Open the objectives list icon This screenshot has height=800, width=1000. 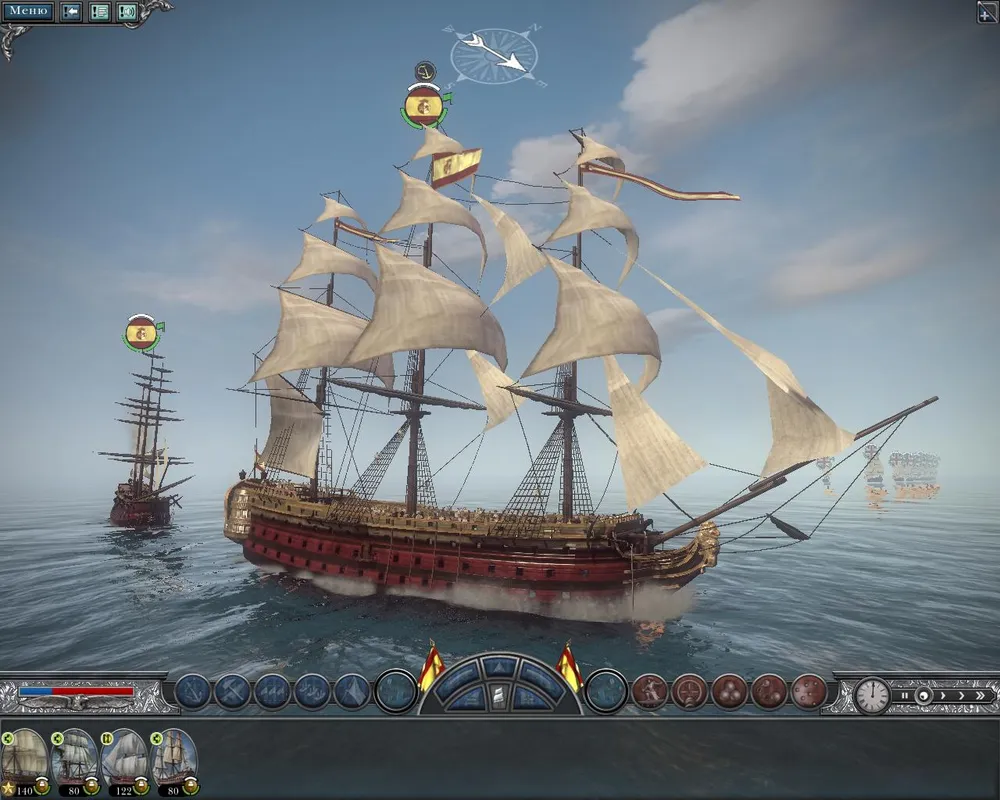[x=99, y=12]
